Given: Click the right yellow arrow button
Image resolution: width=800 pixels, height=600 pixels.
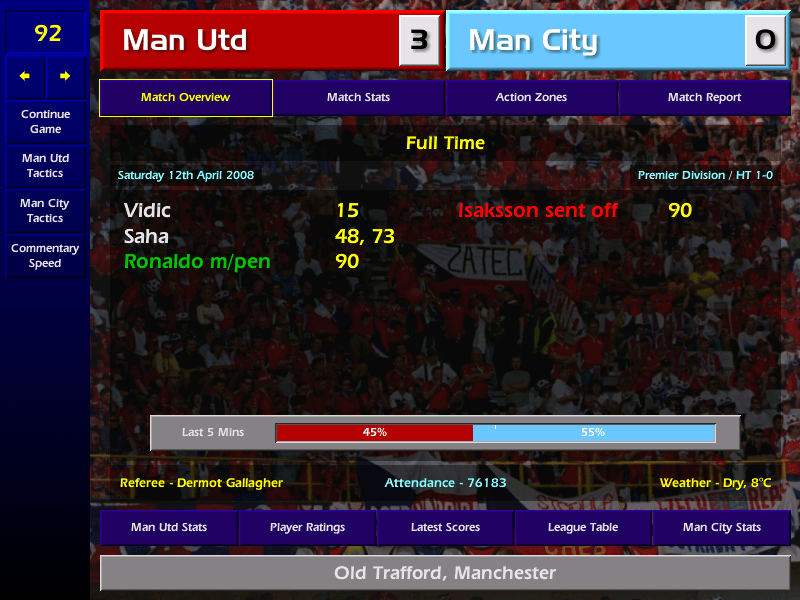Looking at the screenshot, I should point(65,76).
